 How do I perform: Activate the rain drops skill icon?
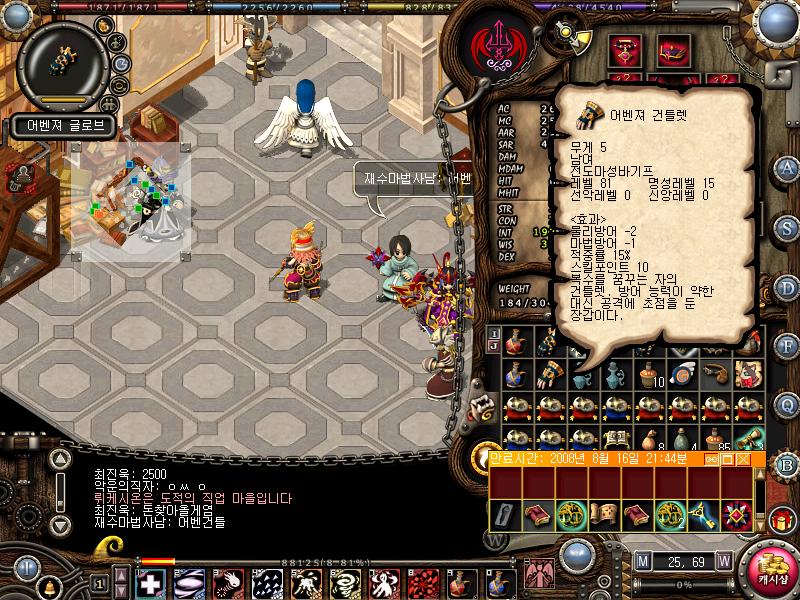point(265,583)
